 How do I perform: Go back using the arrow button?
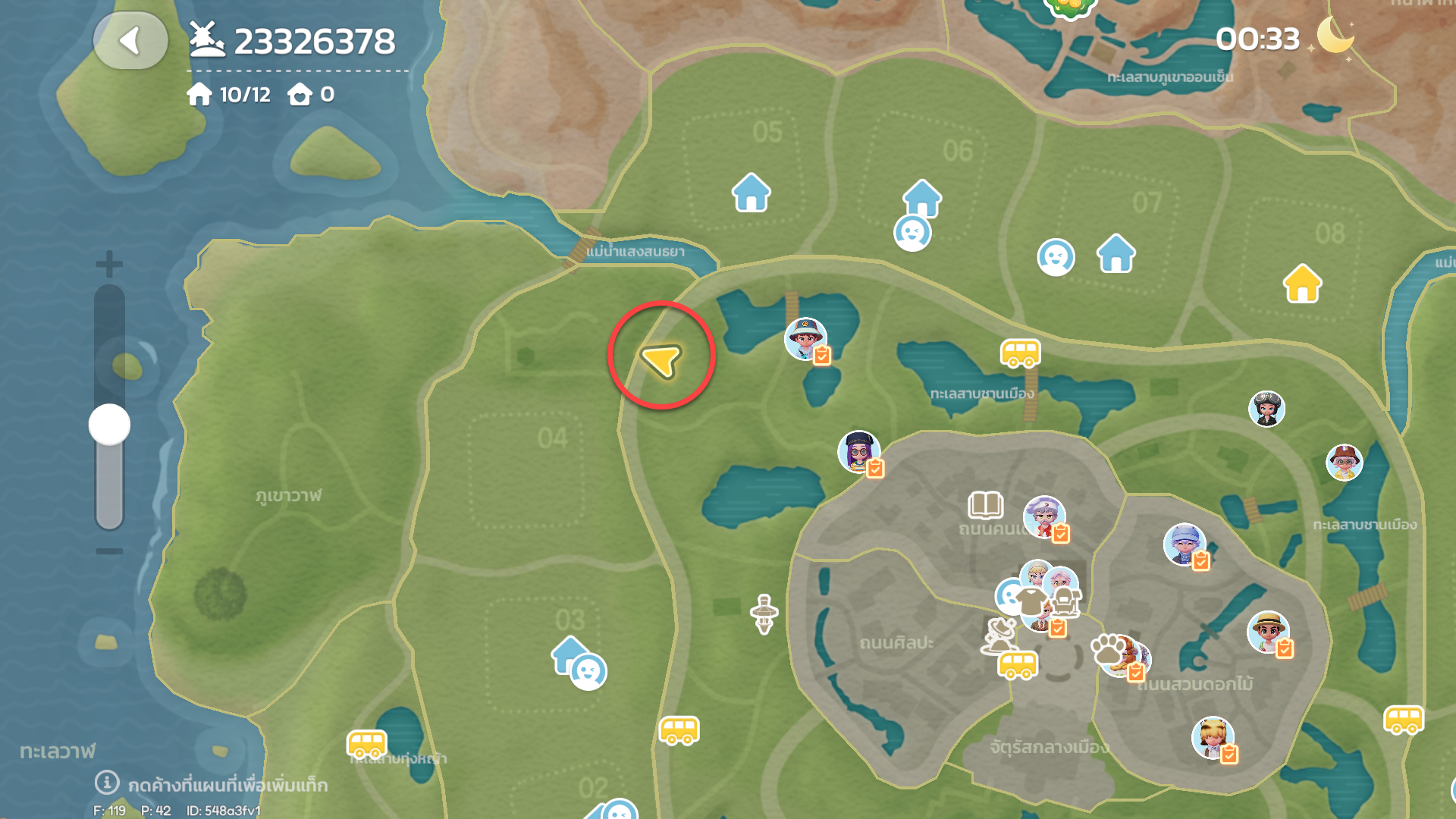point(130,41)
